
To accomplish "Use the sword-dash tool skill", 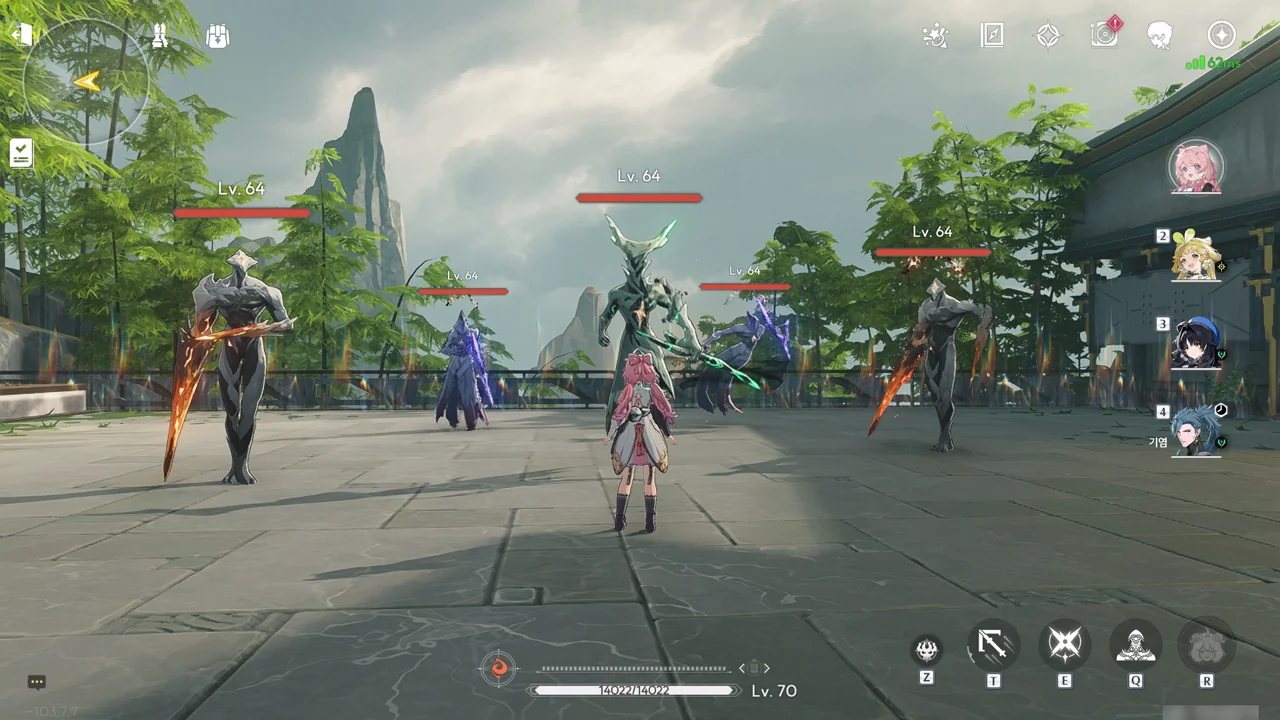I will (993, 645).
